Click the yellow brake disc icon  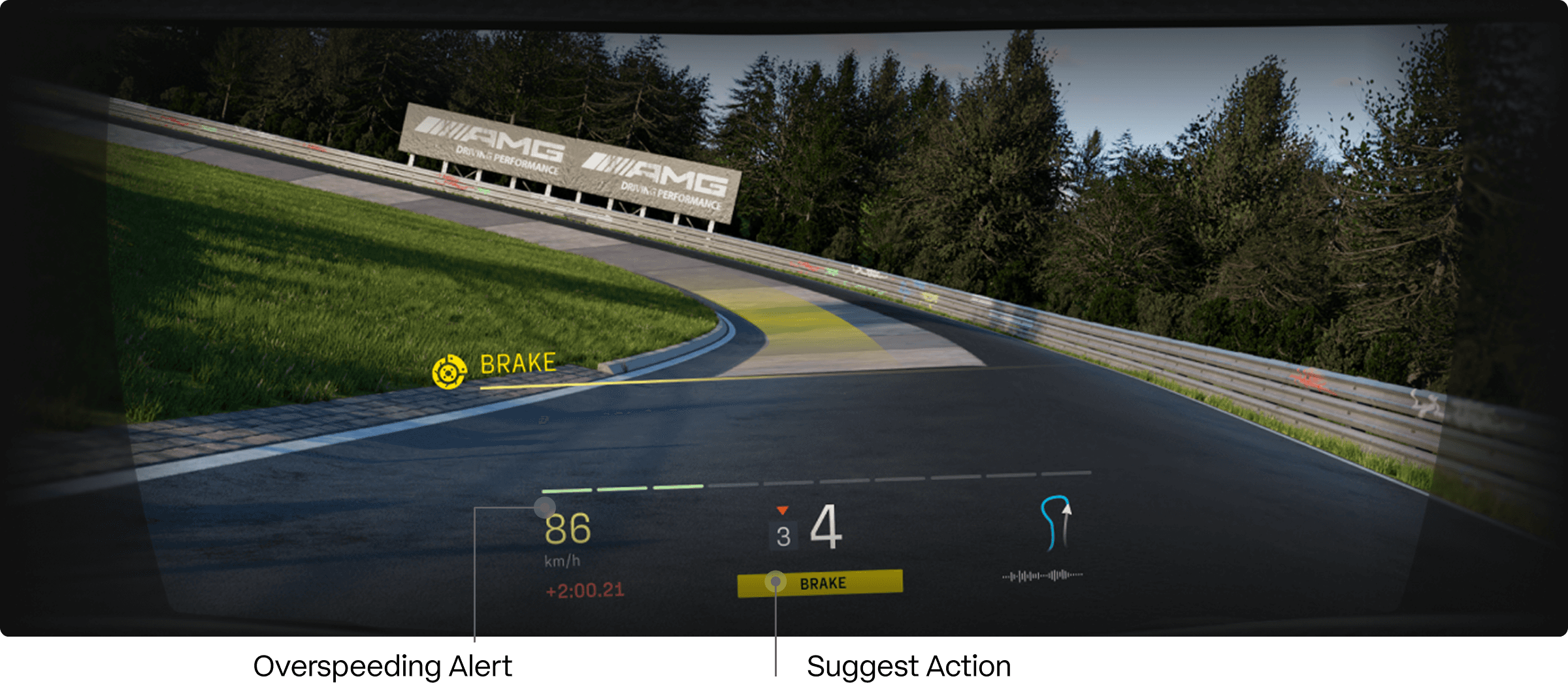click(449, 372)
